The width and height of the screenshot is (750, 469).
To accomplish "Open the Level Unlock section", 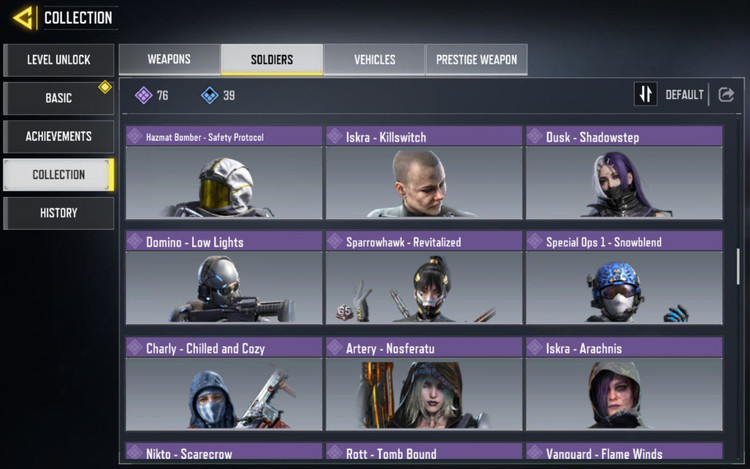I will [58, 60].
